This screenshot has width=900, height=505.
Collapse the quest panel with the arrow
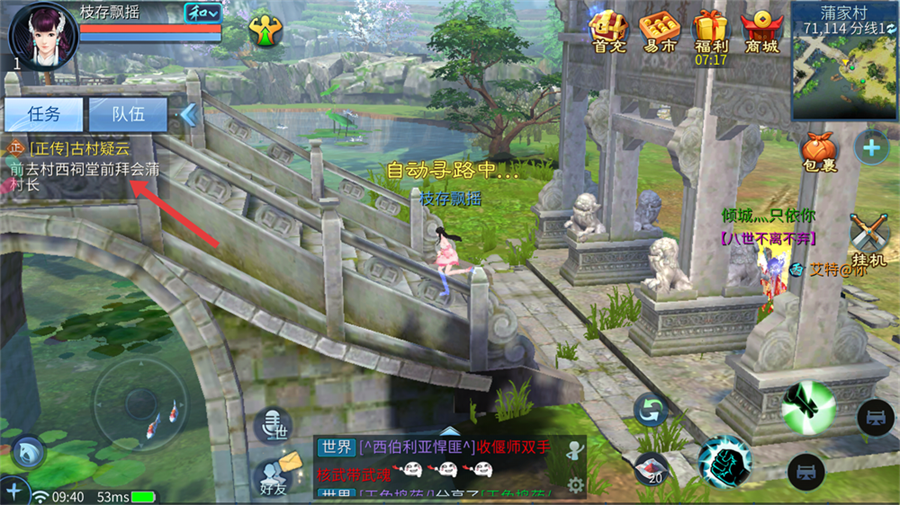coord(188,115)
